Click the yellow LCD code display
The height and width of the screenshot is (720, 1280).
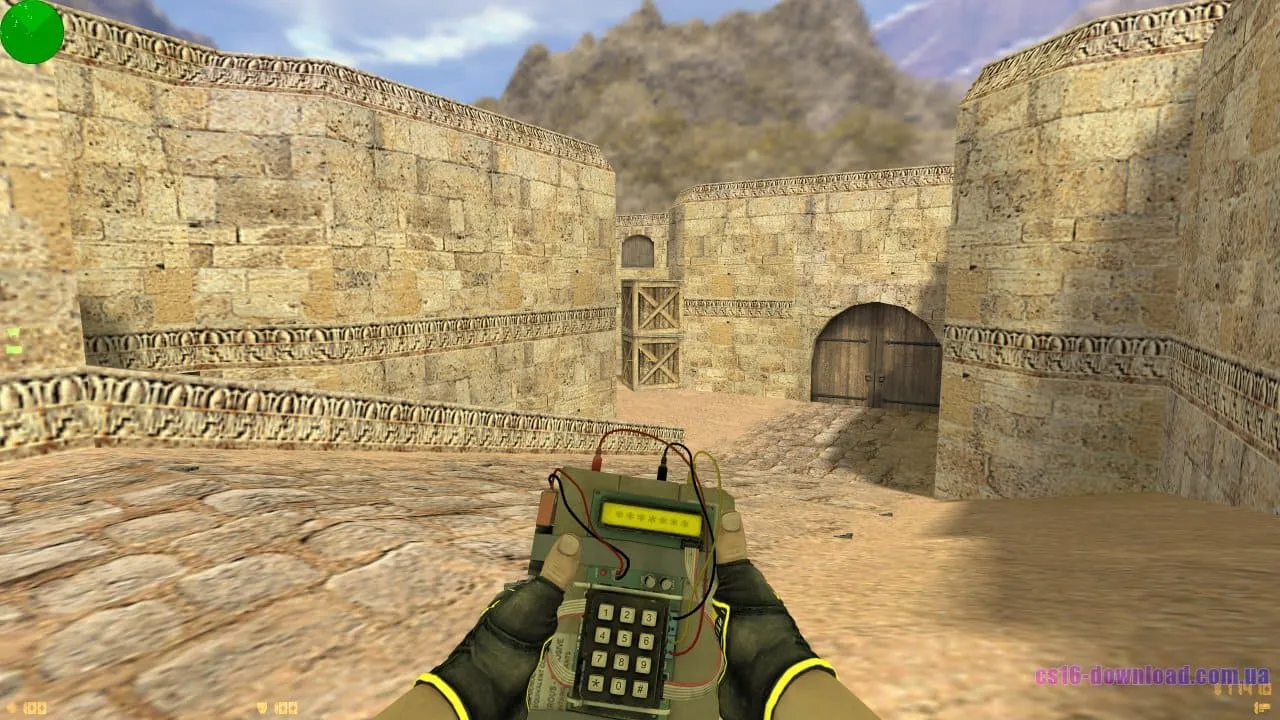point(652,516)
